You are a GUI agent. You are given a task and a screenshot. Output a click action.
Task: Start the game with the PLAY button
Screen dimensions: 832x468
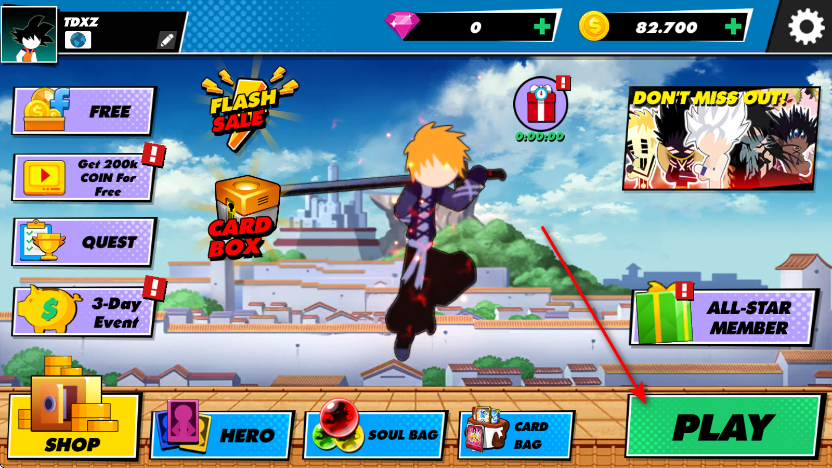point(725,427)
